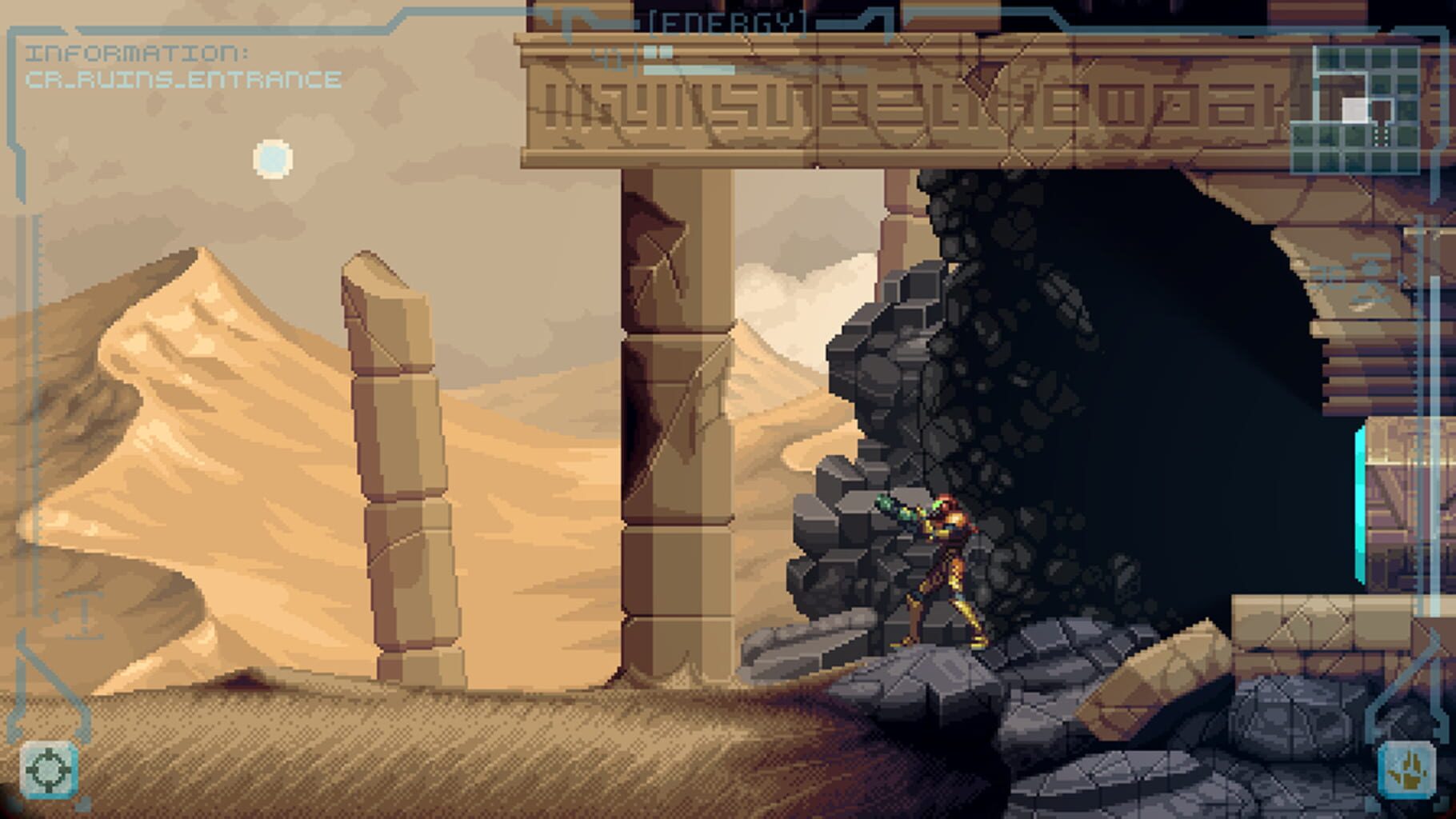This screenshot has height=819, width=1456.
Task: Select the targeting crosshair icon
Action: tap(48, 770)
